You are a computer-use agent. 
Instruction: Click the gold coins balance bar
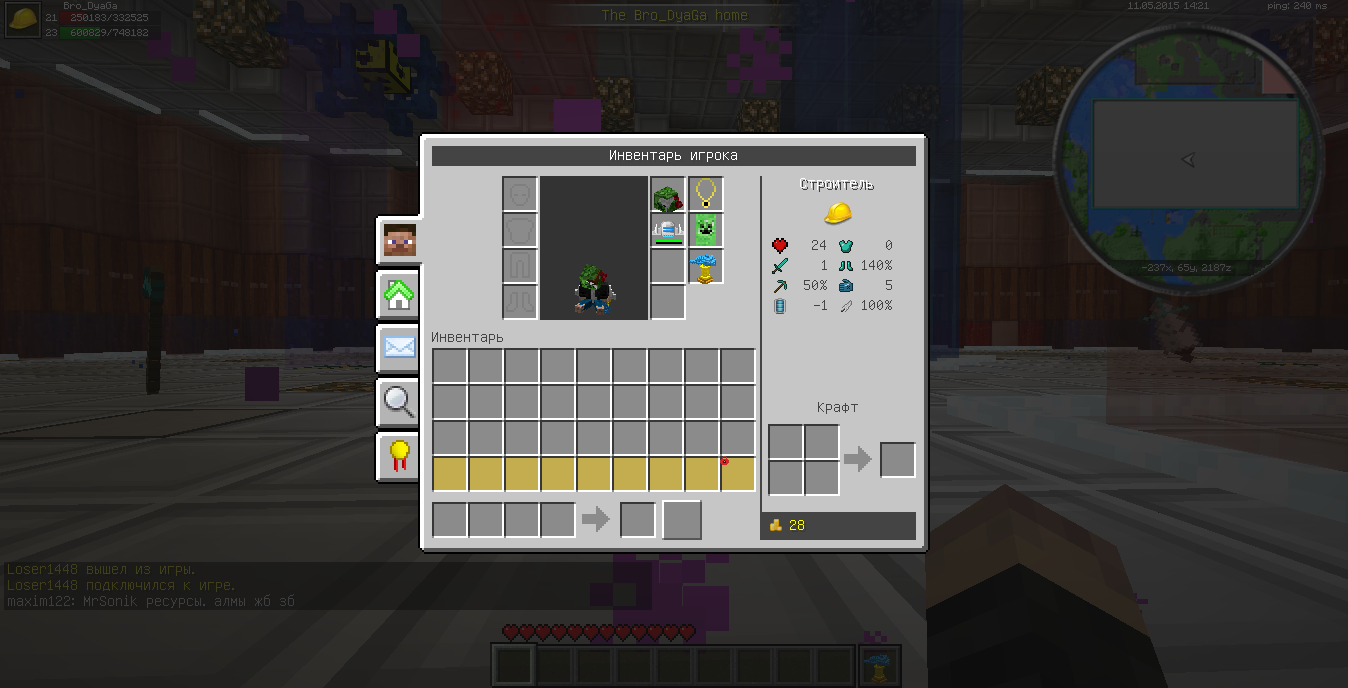838,525
